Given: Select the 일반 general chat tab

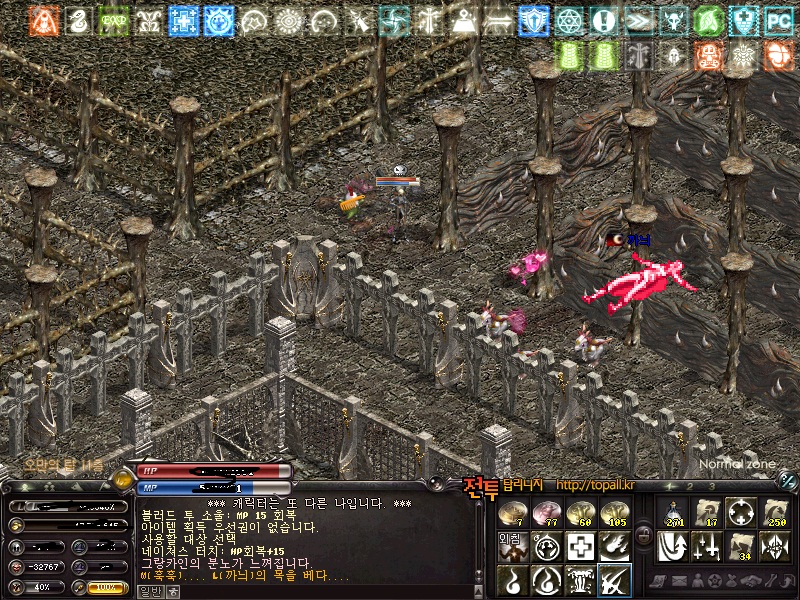Looking at the screenshot, I should coord(148,591).
